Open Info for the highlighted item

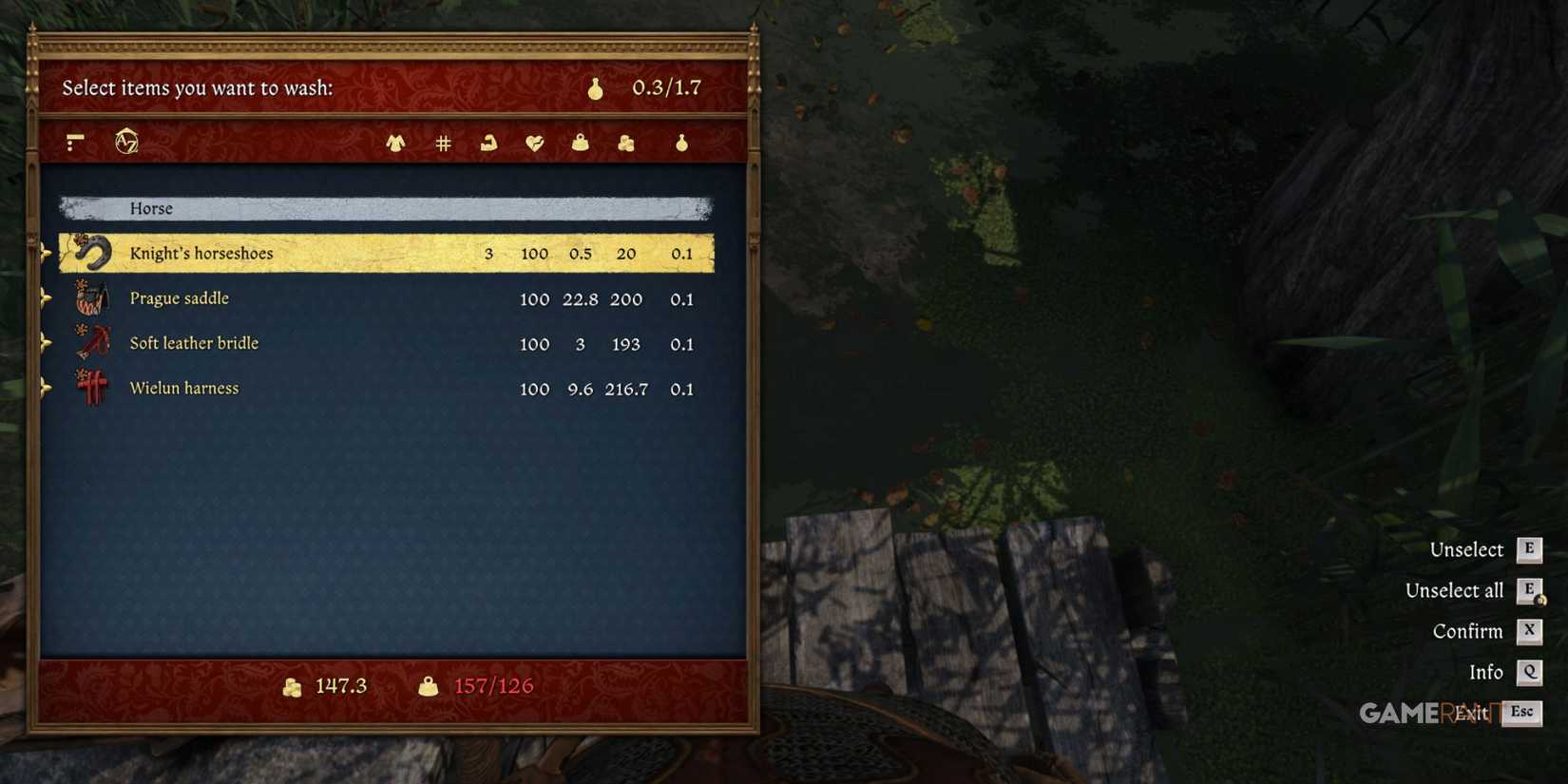[x=1485, y=672]
